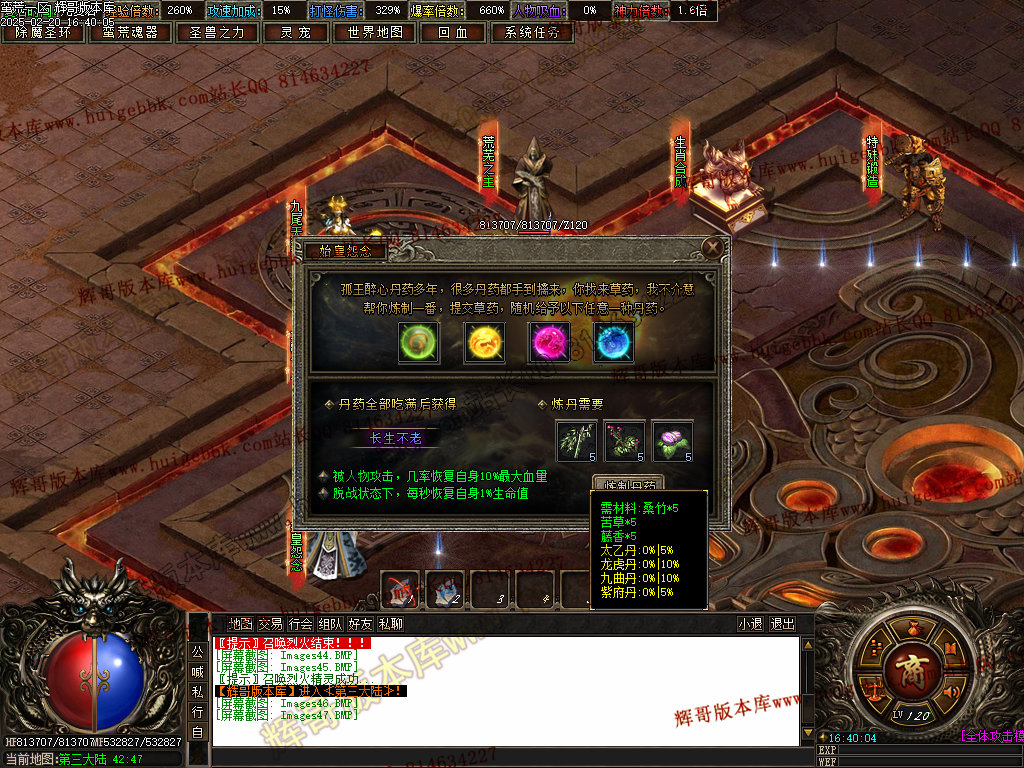Viewport: 1024px width, 768px height.
Task: Click the 退出 exit button
Action: pos(782,624)
